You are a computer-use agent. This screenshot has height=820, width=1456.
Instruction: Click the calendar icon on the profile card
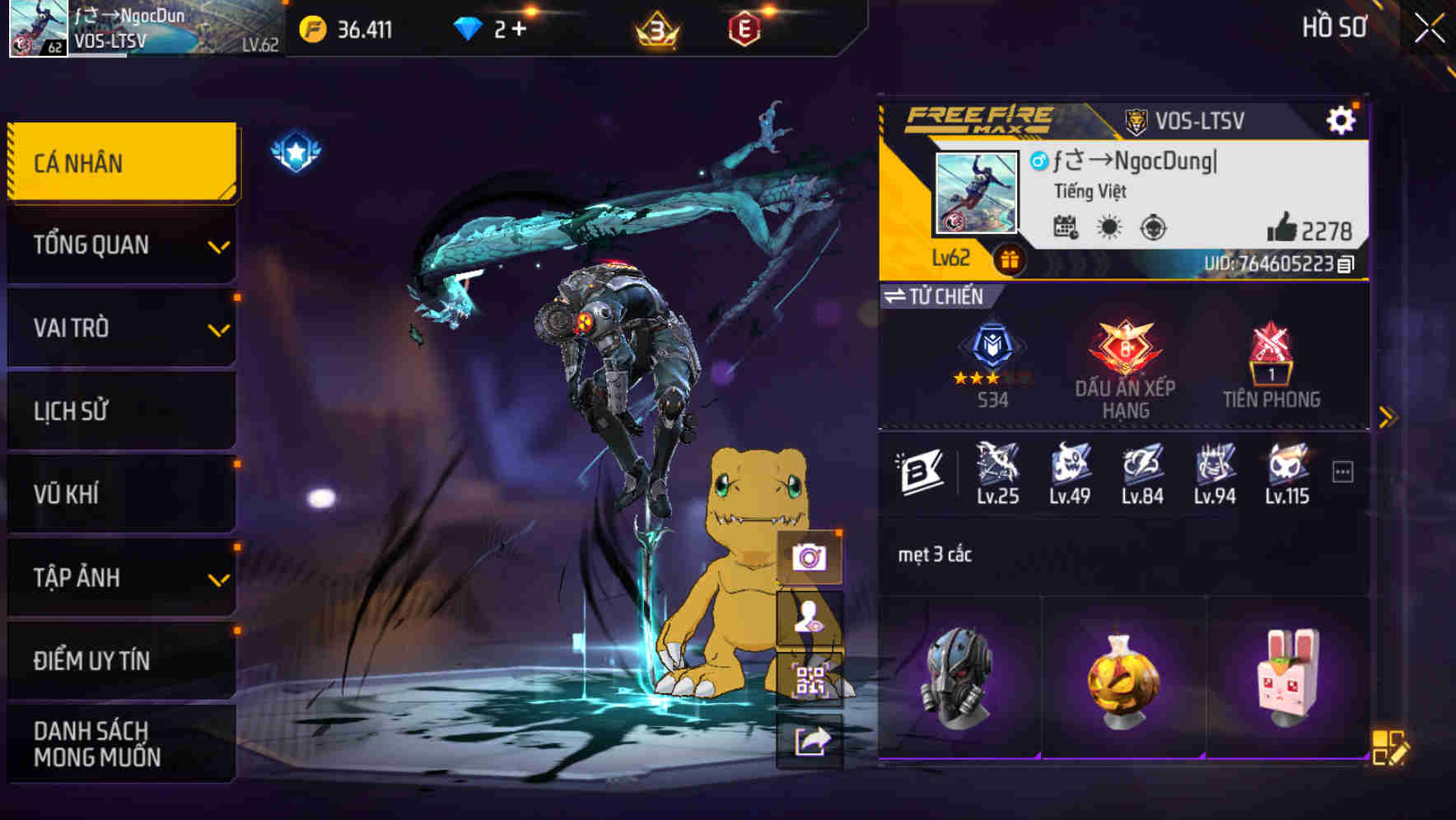pos(1066,230)
